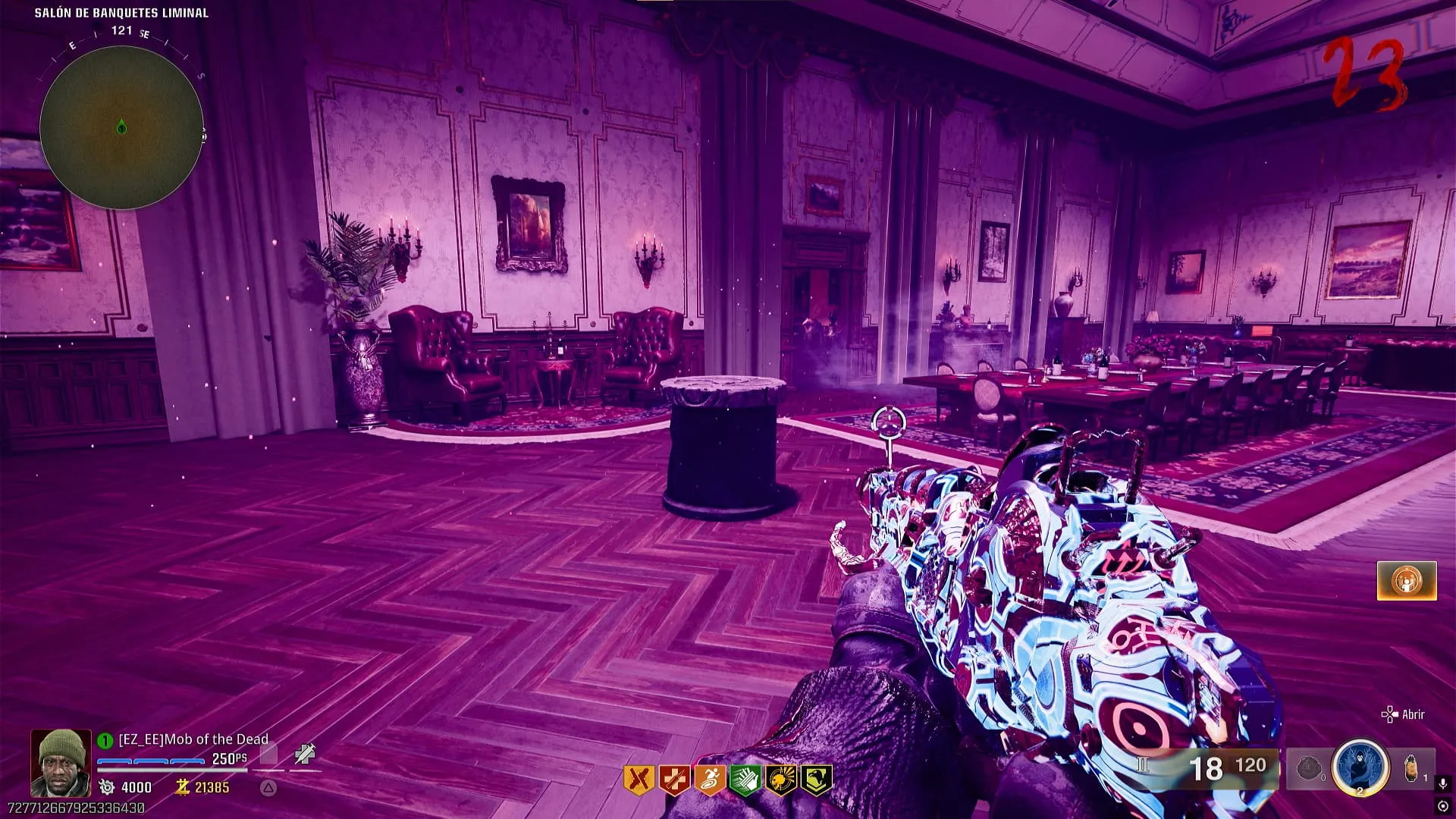Select the lethal equipment slot showing 1
Image resolution: width=1456 pixels, height=819 pixels.
click(x=1412, y=769)
